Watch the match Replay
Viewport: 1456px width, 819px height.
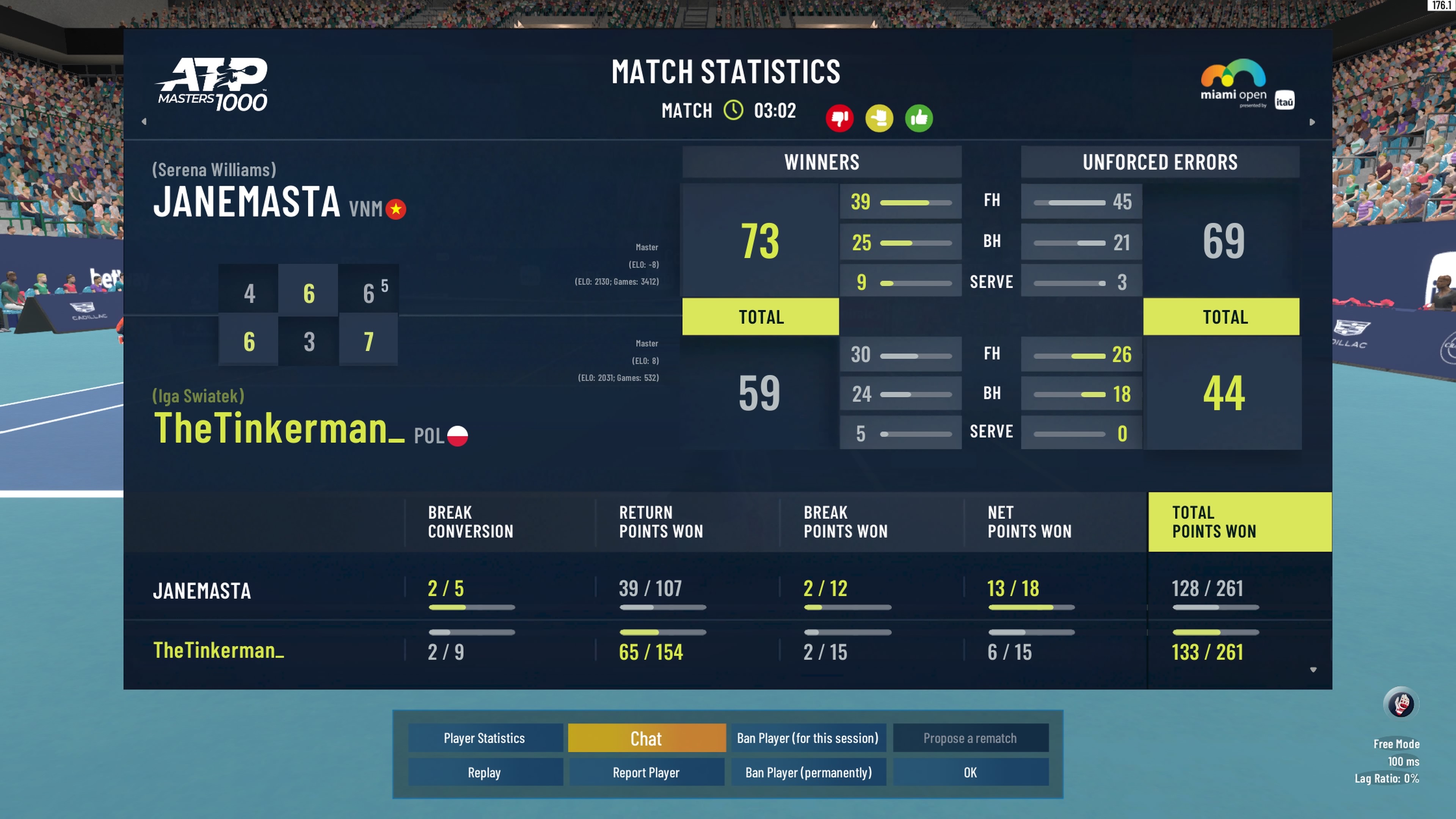point(485,772)
